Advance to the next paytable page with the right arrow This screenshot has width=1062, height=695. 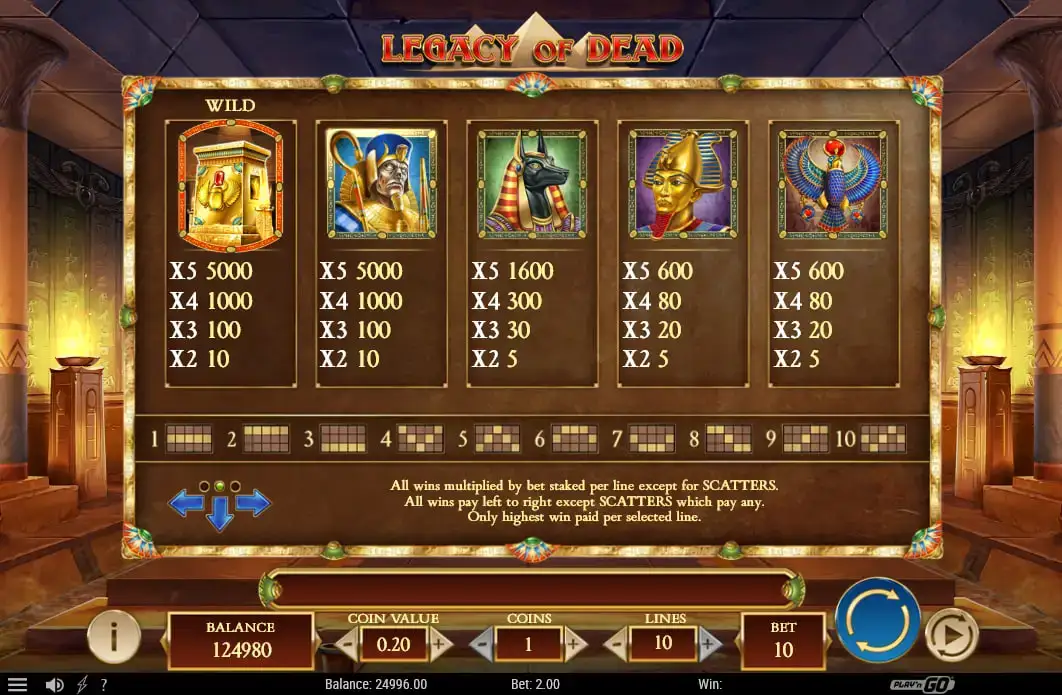[x=253, y=503]
